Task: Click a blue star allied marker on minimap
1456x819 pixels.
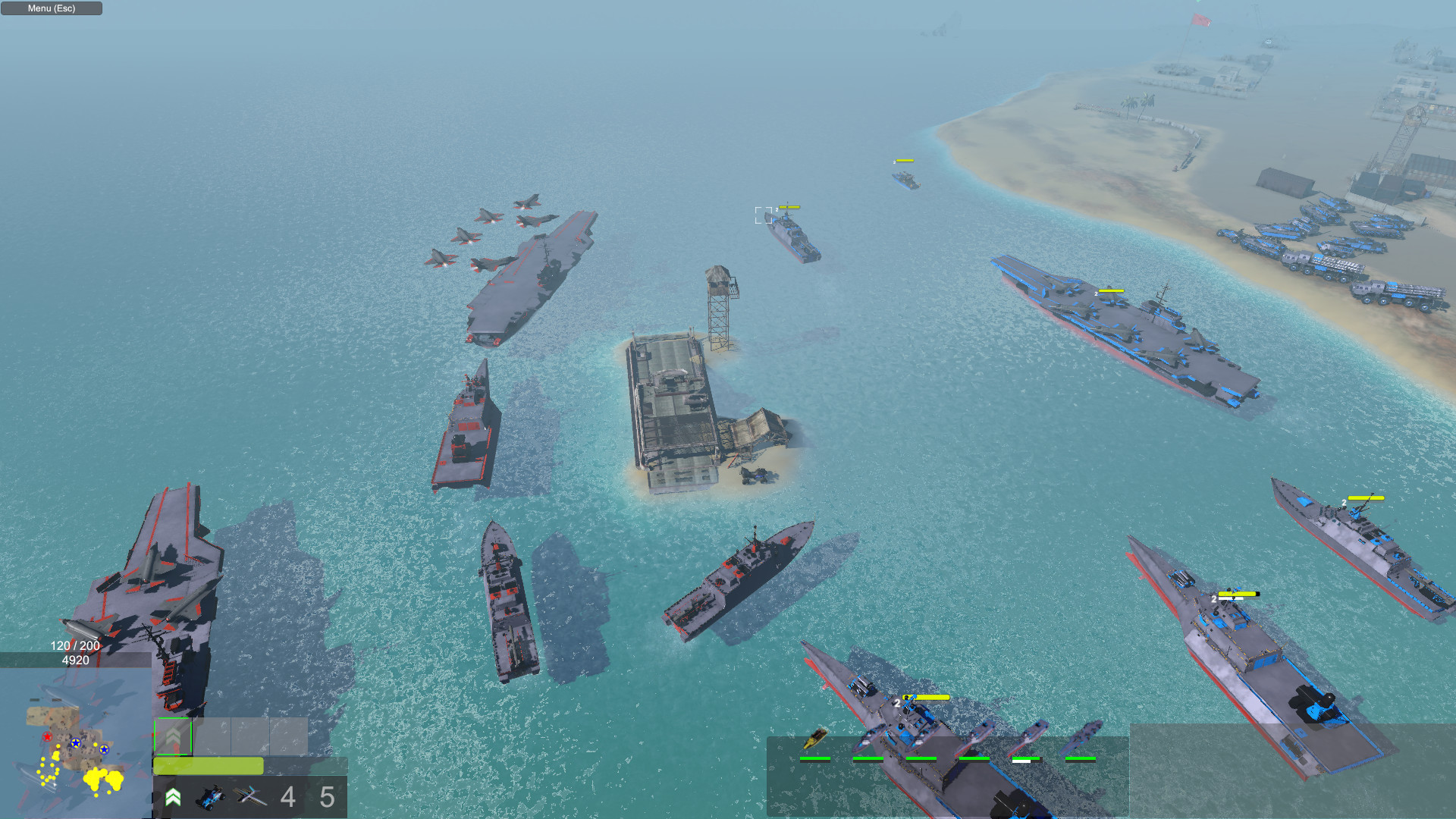Action: point(75,744)
